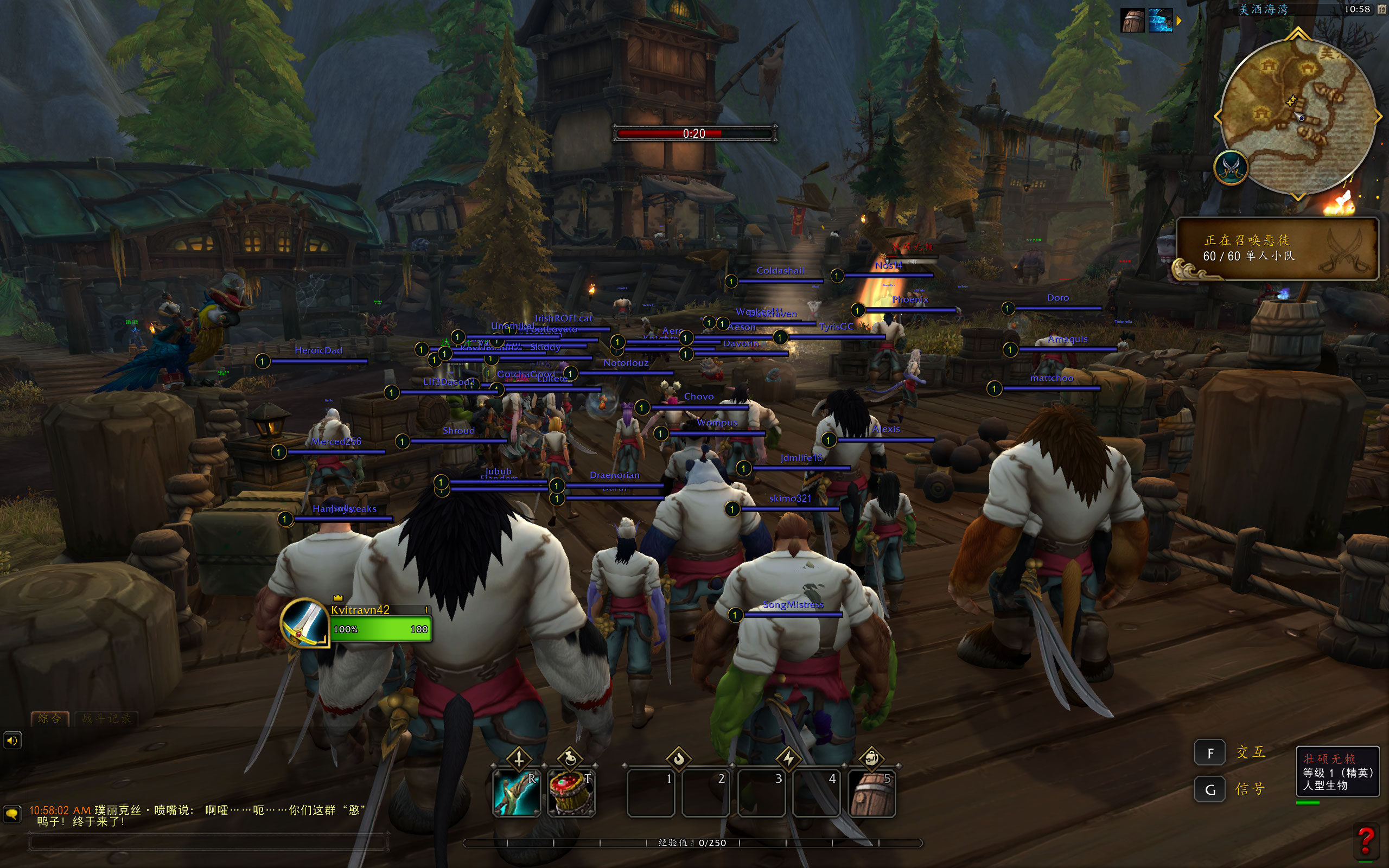This screenshot has width=1389, height=868.
Task: Switch to the 综合 chat tab
Action: click(x=50, y=718)
